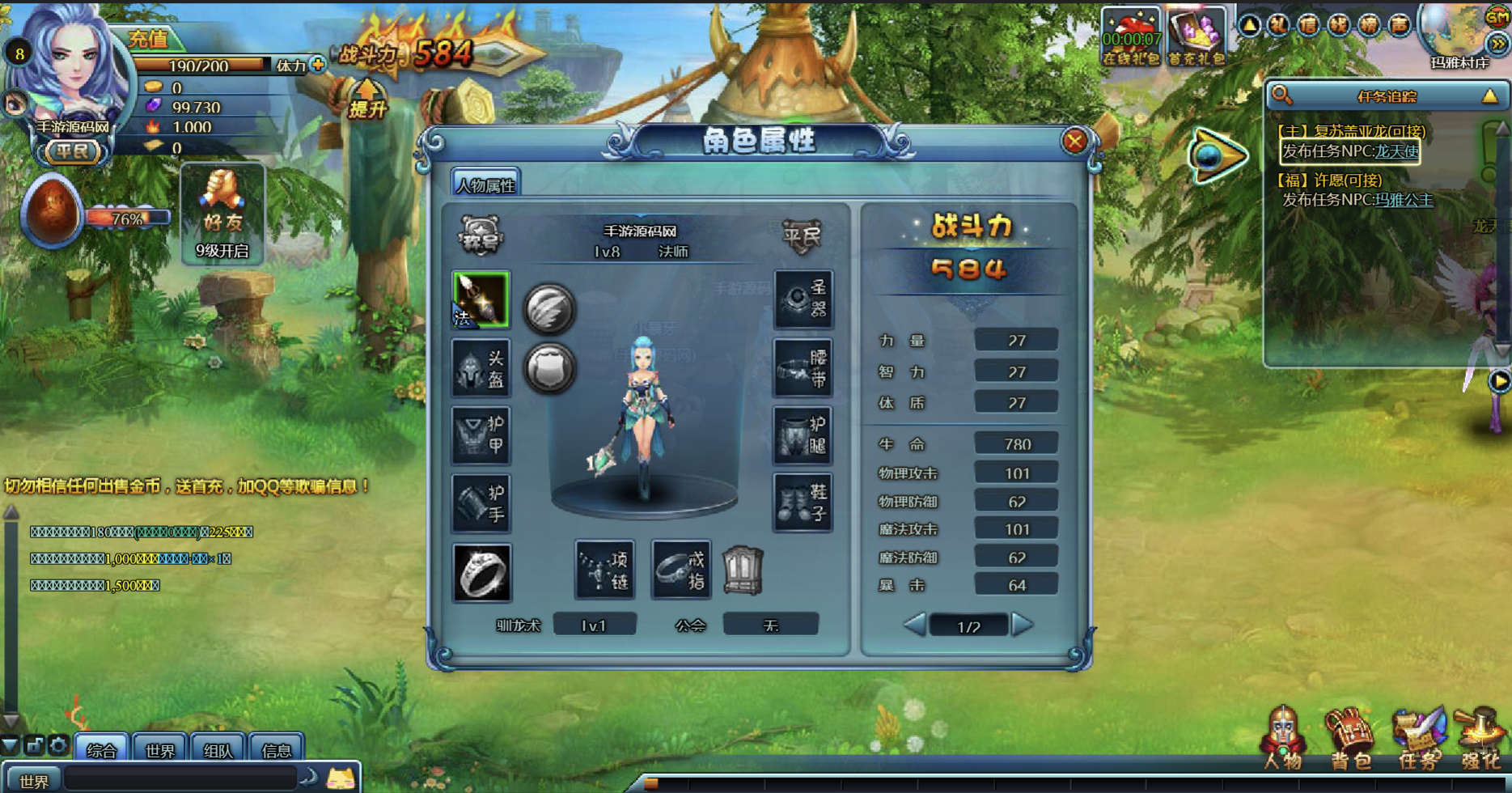Select the equipped staff weapon slot
This screenshot has height=793, width=1512.
481,300
